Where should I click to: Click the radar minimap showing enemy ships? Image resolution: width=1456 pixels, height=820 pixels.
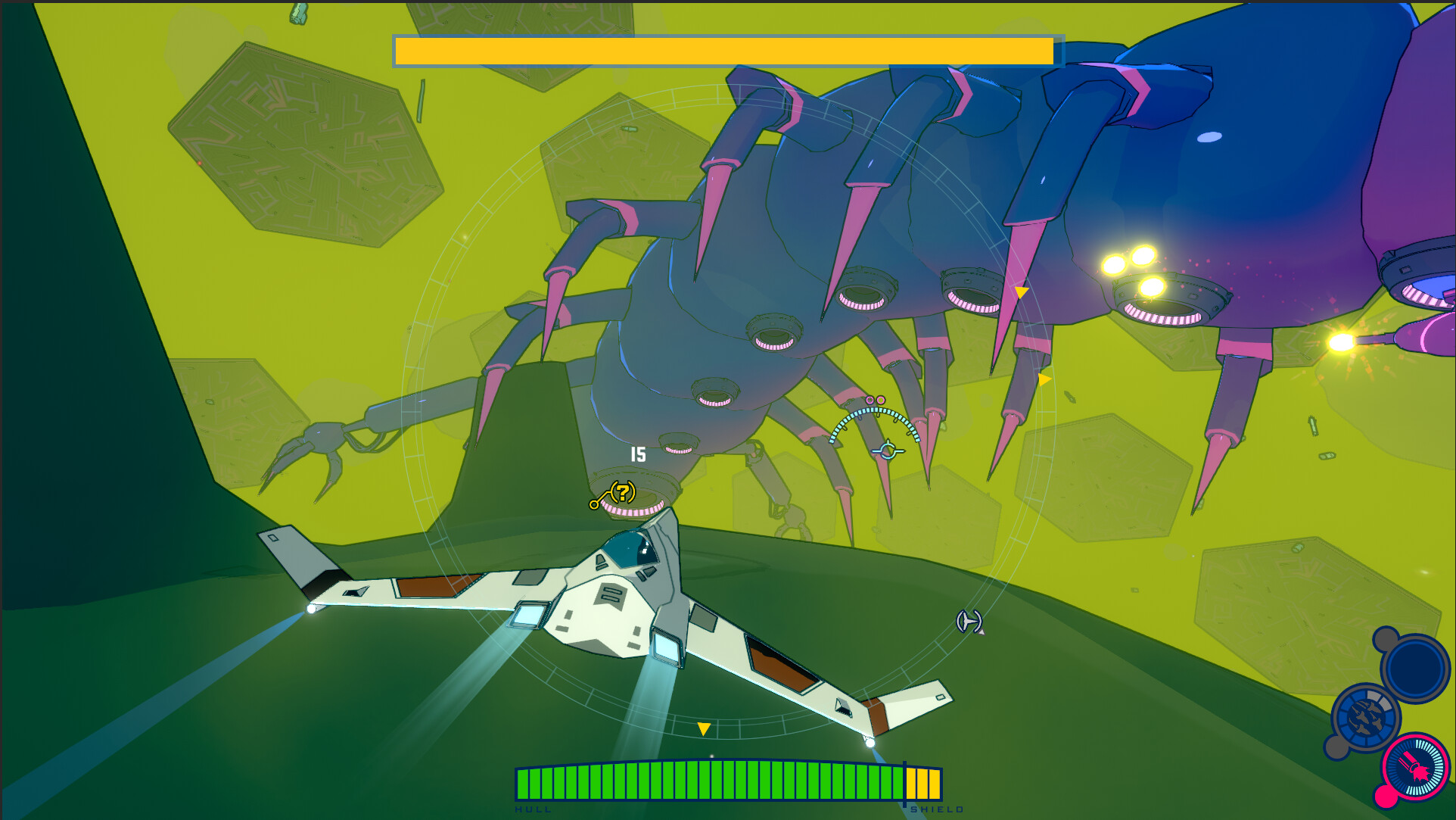pos(1367,715)
